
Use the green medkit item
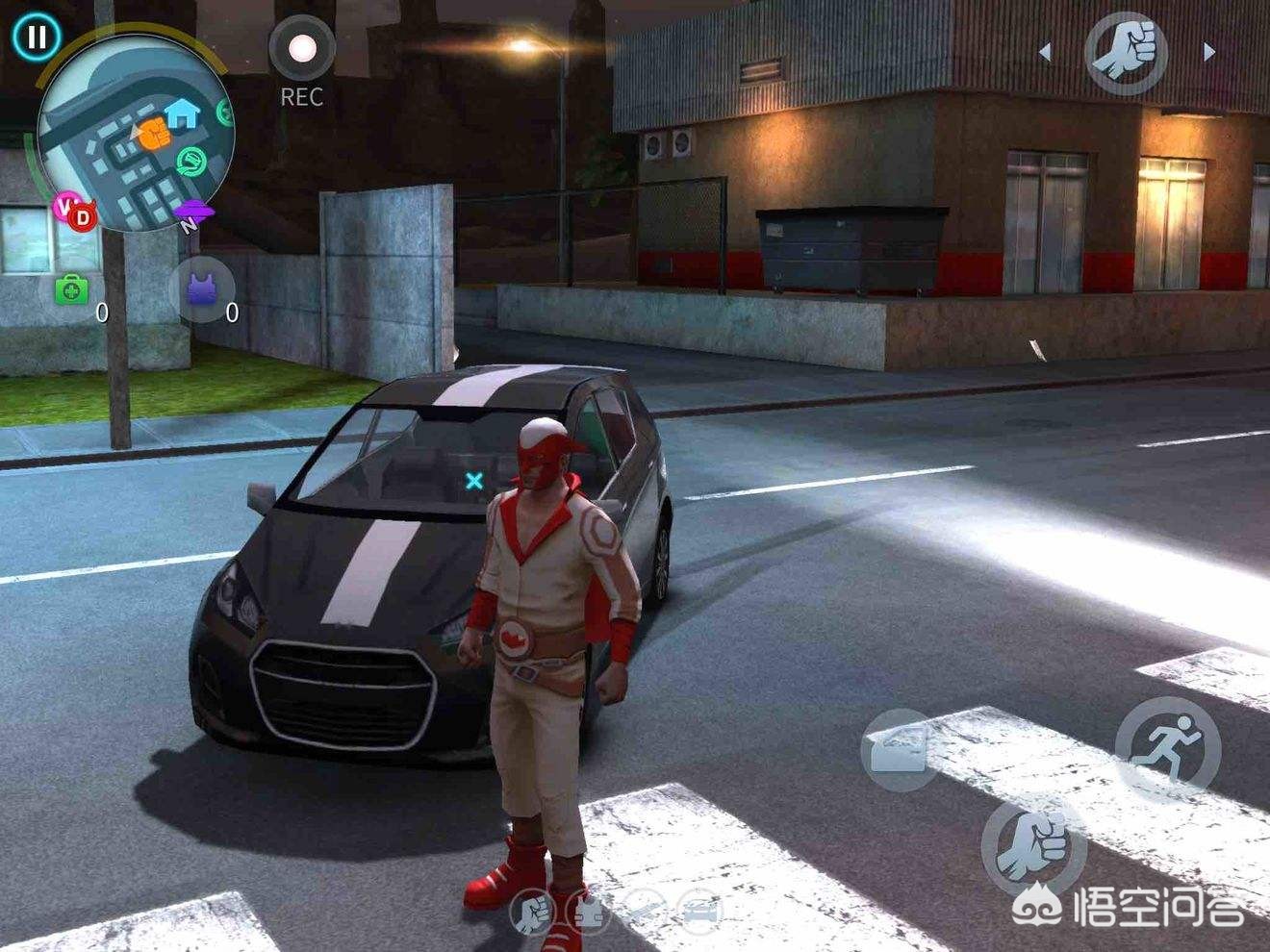[x=71, y=289]
